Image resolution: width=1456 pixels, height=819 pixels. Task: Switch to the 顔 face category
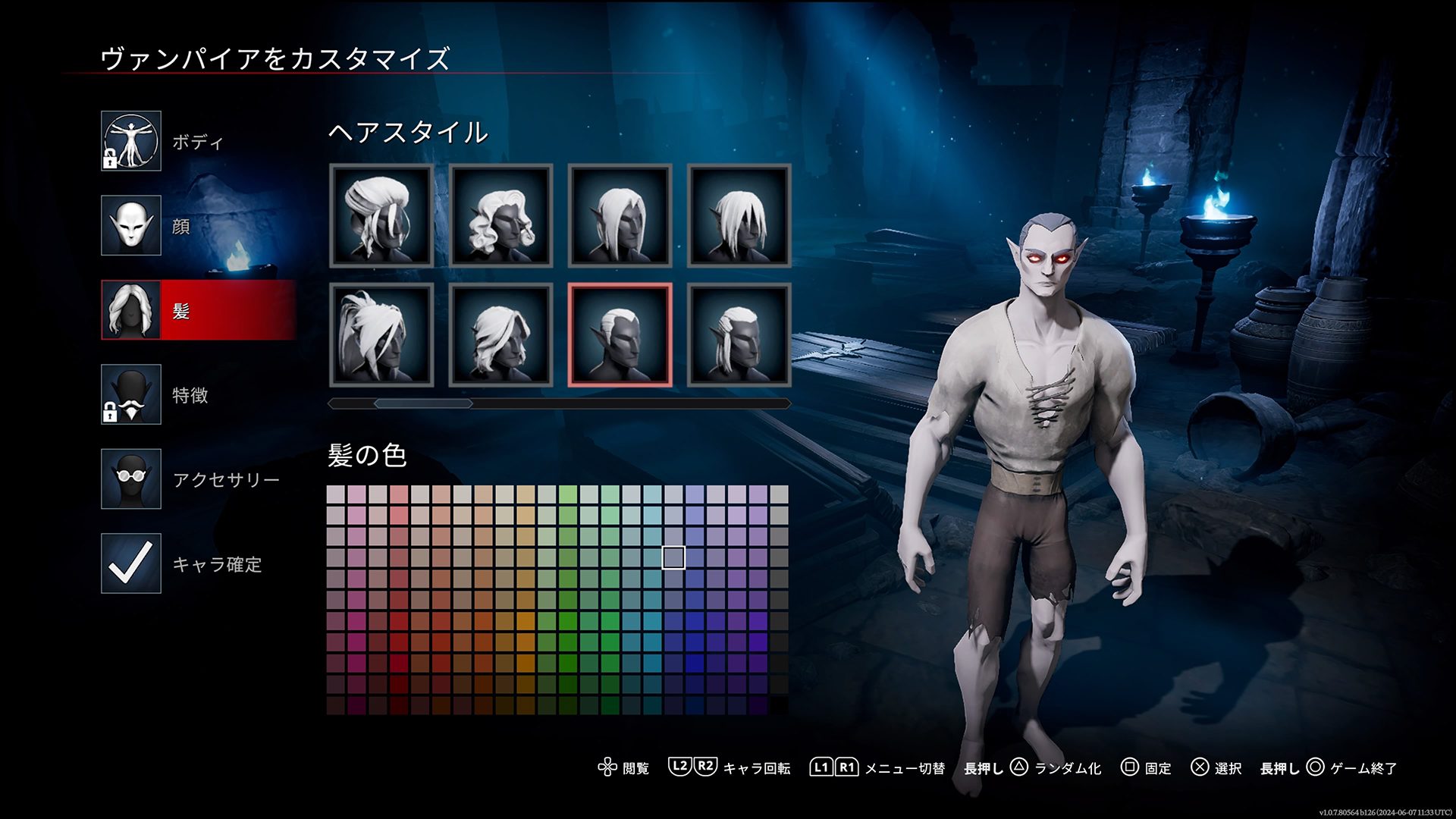click(131, 225)
